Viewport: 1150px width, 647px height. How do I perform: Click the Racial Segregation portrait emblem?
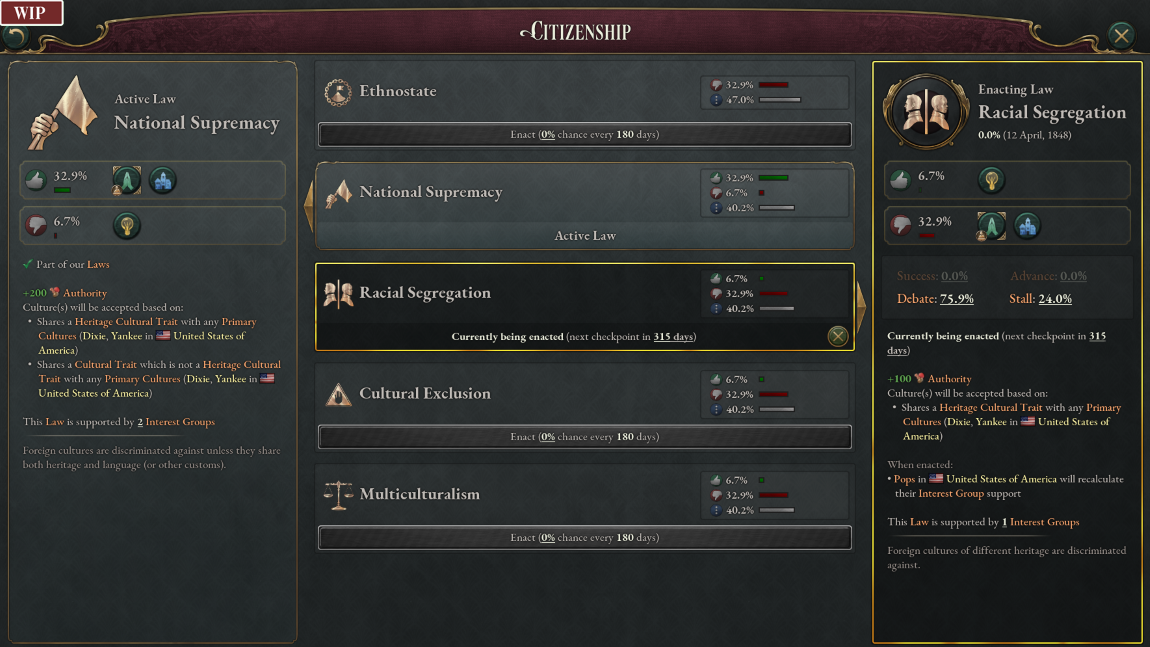925,110
